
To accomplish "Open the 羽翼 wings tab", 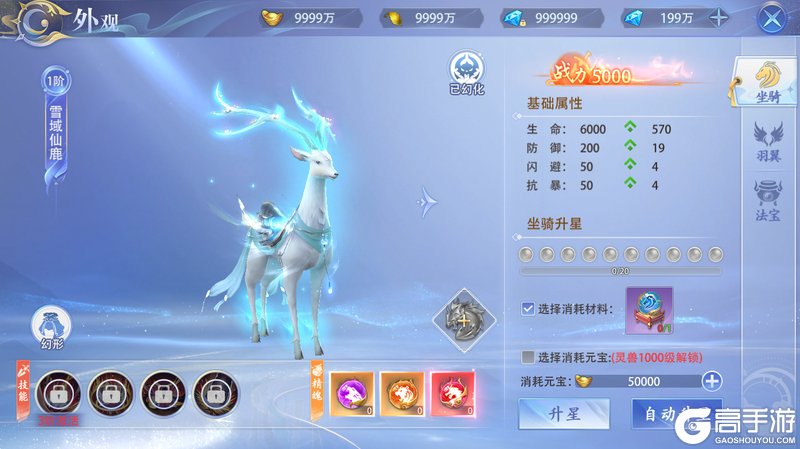I will (x=768, y=141).
